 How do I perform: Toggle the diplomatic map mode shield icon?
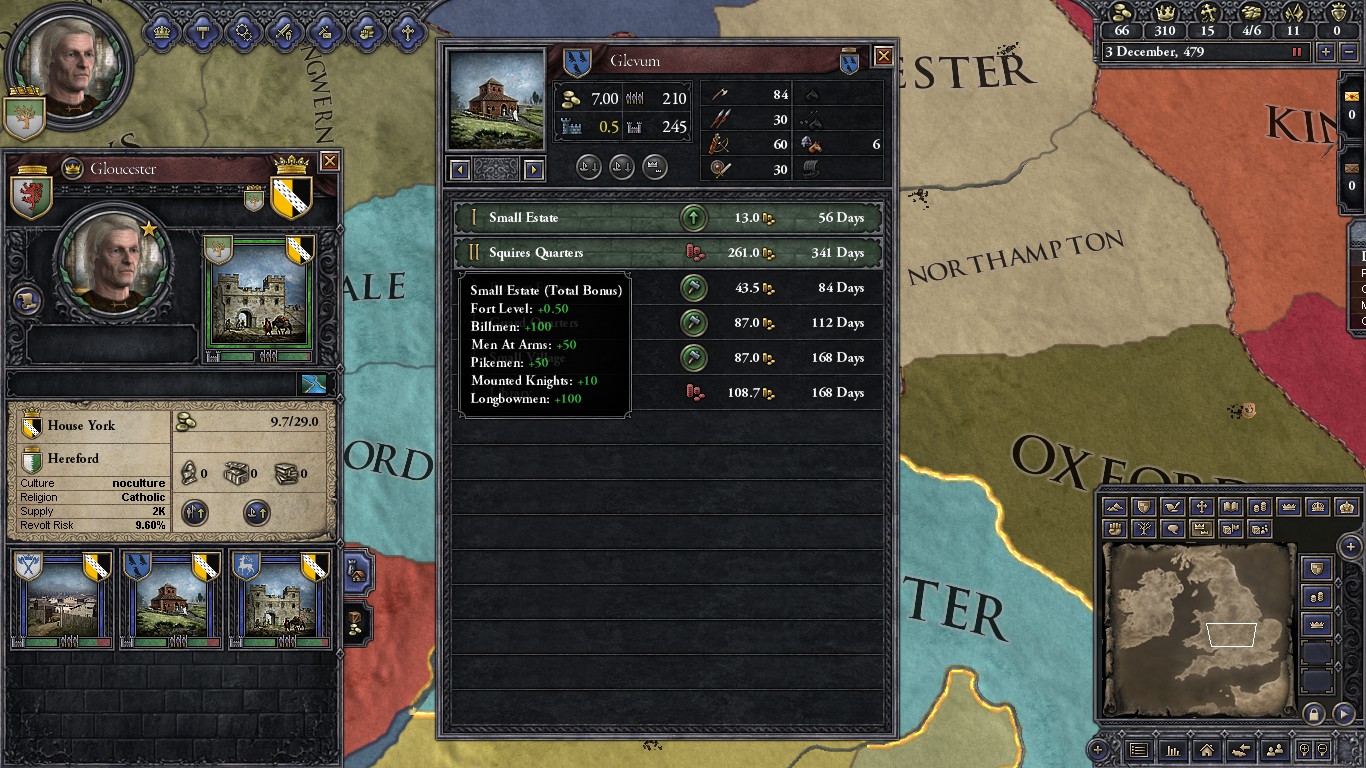point(1144,507)
